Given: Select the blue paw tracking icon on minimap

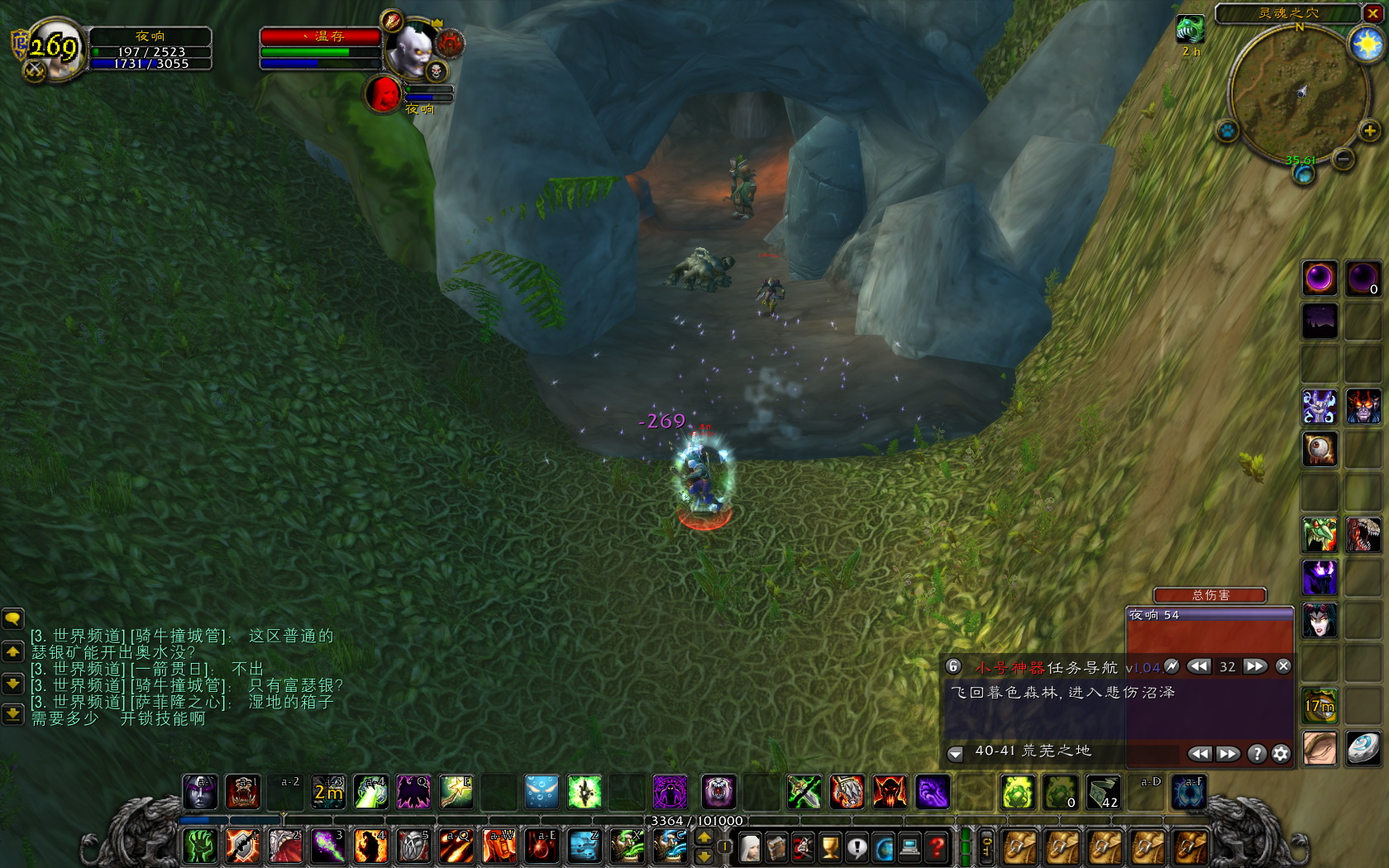Looking at the screenshot, I should (1228, 131).
